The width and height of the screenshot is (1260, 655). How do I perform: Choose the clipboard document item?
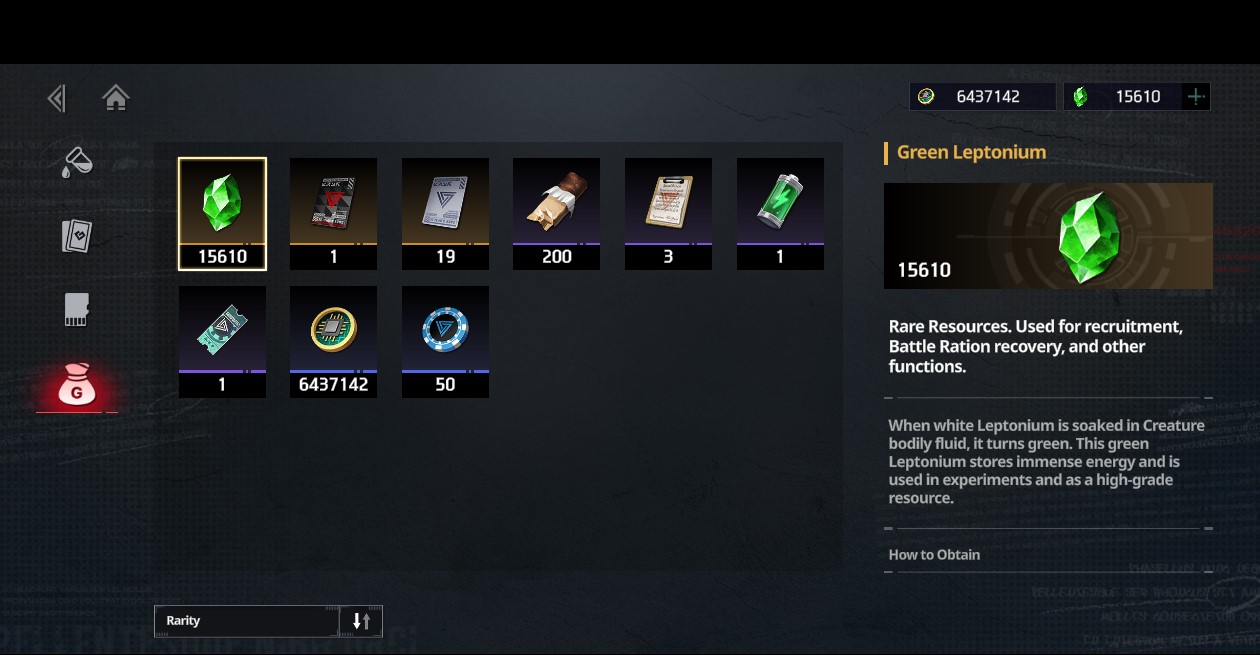(x=668, y=213)
